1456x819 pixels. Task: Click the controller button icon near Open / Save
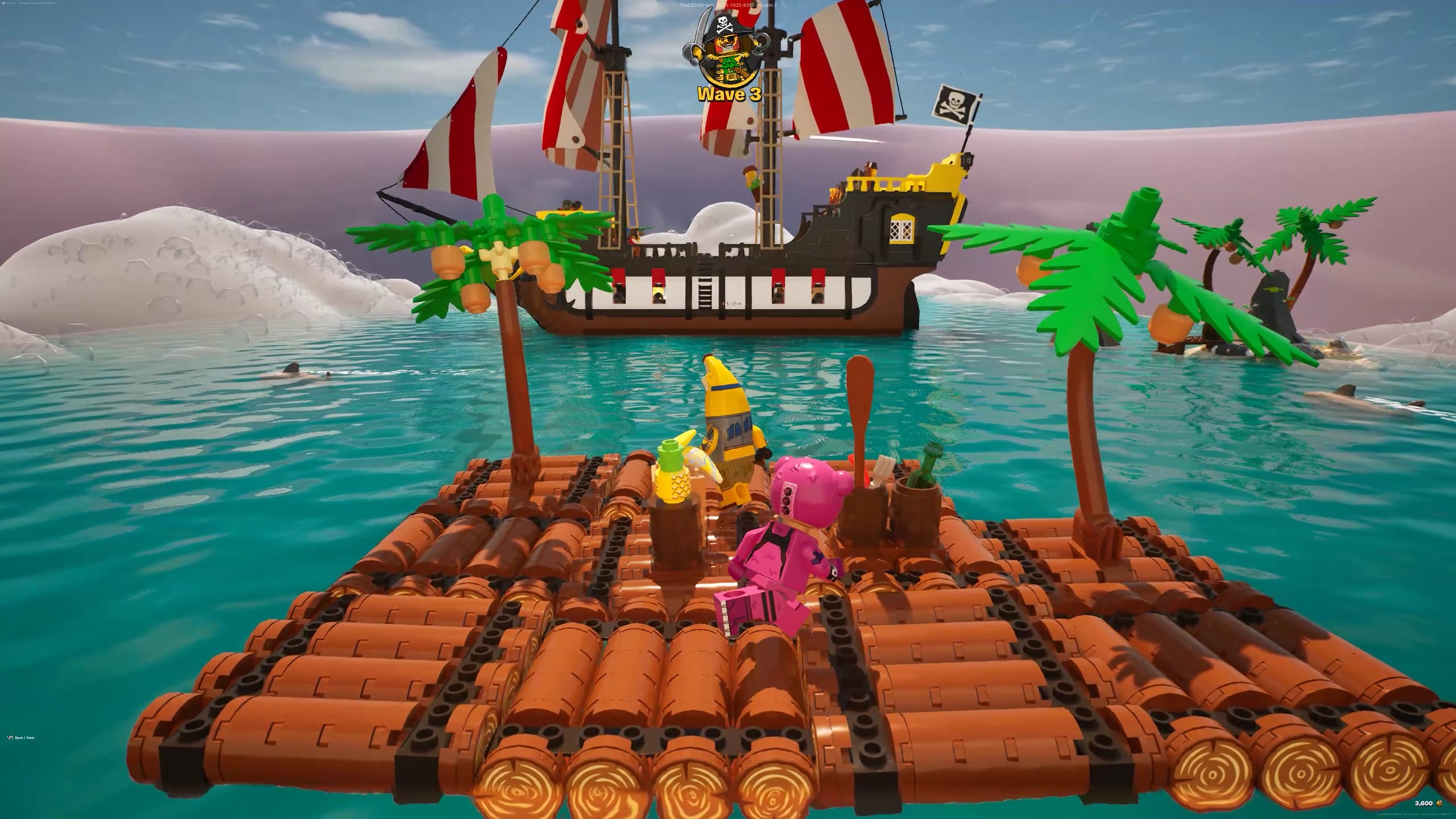(x=9, y=737)
